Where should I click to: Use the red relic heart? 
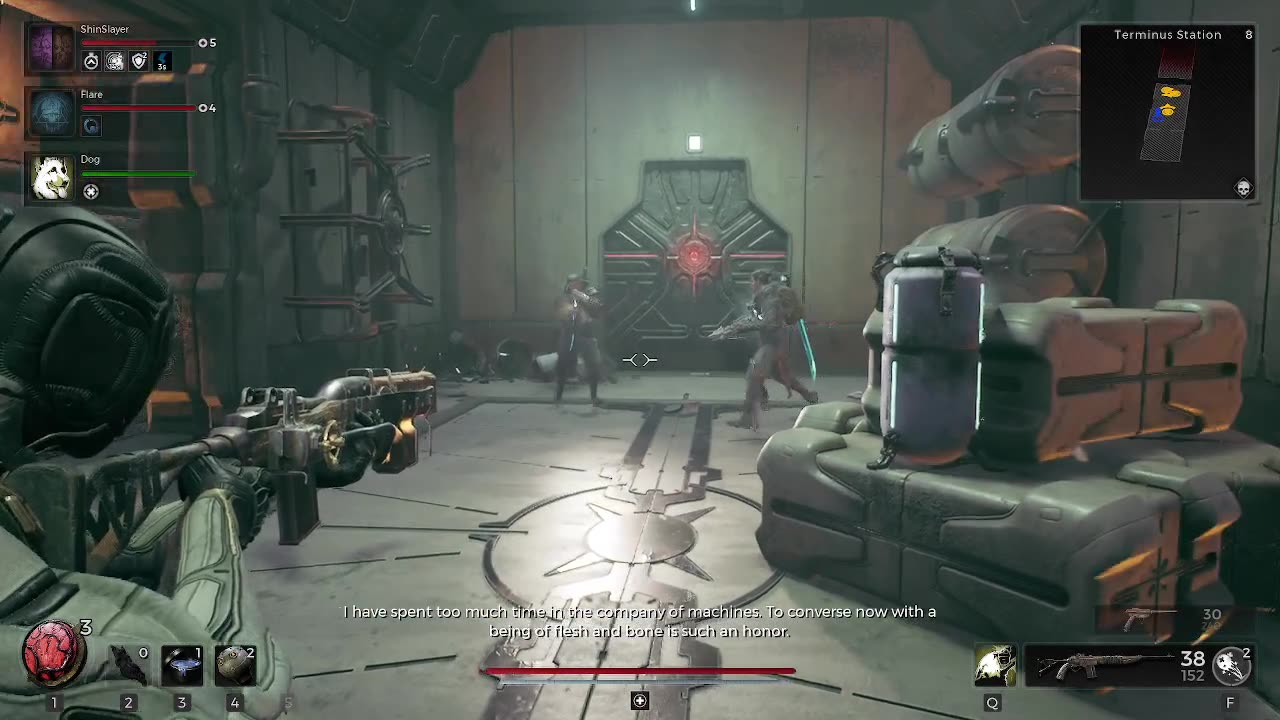click(53, 650)
